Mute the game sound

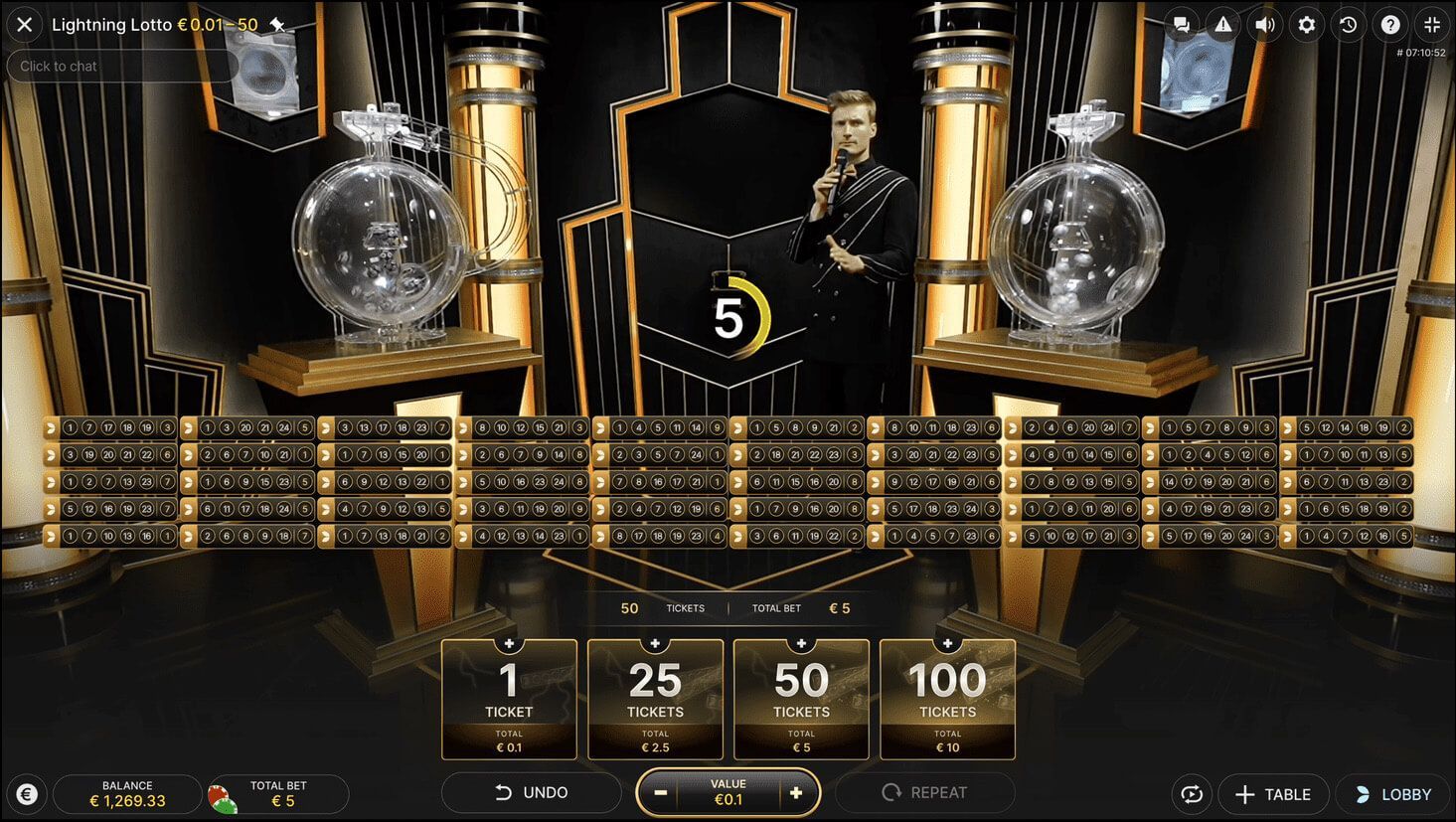(1264, 25)
